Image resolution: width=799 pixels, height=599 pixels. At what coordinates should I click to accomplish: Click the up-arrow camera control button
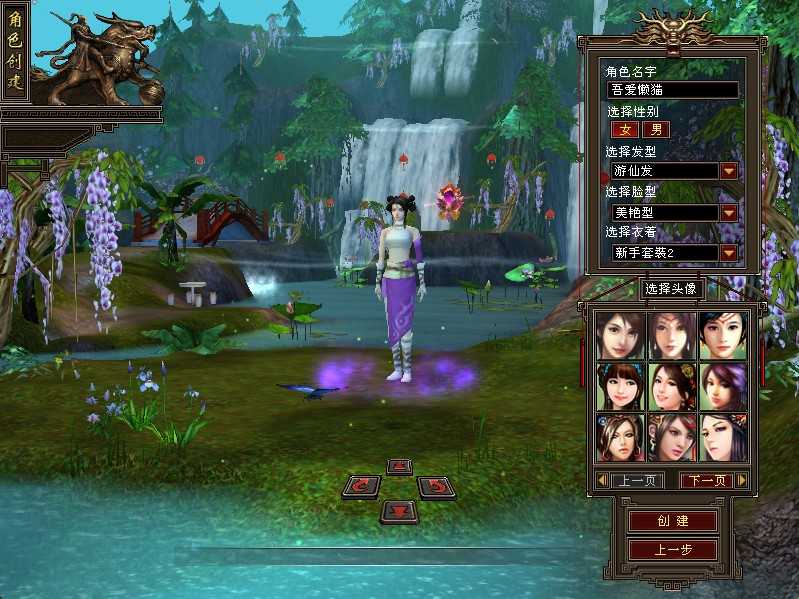tap(399, 466)
